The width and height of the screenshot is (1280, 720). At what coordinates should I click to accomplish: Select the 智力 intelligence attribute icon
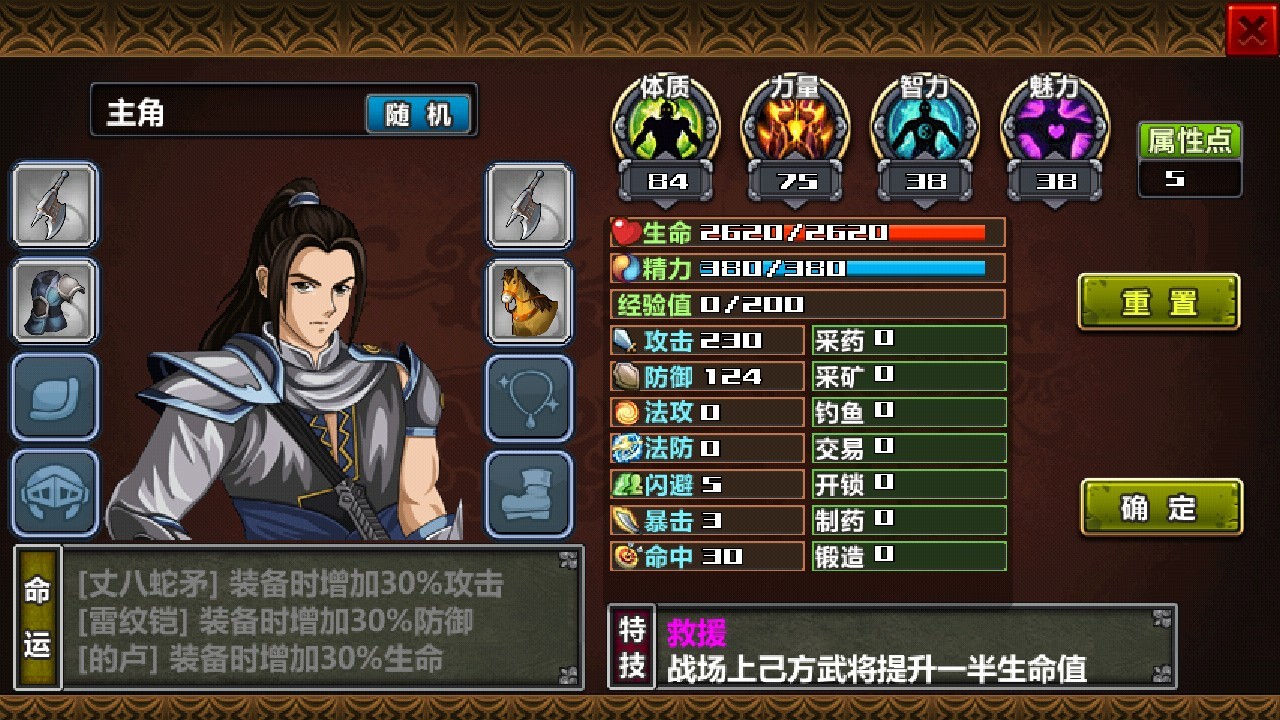tap(925, 125)
